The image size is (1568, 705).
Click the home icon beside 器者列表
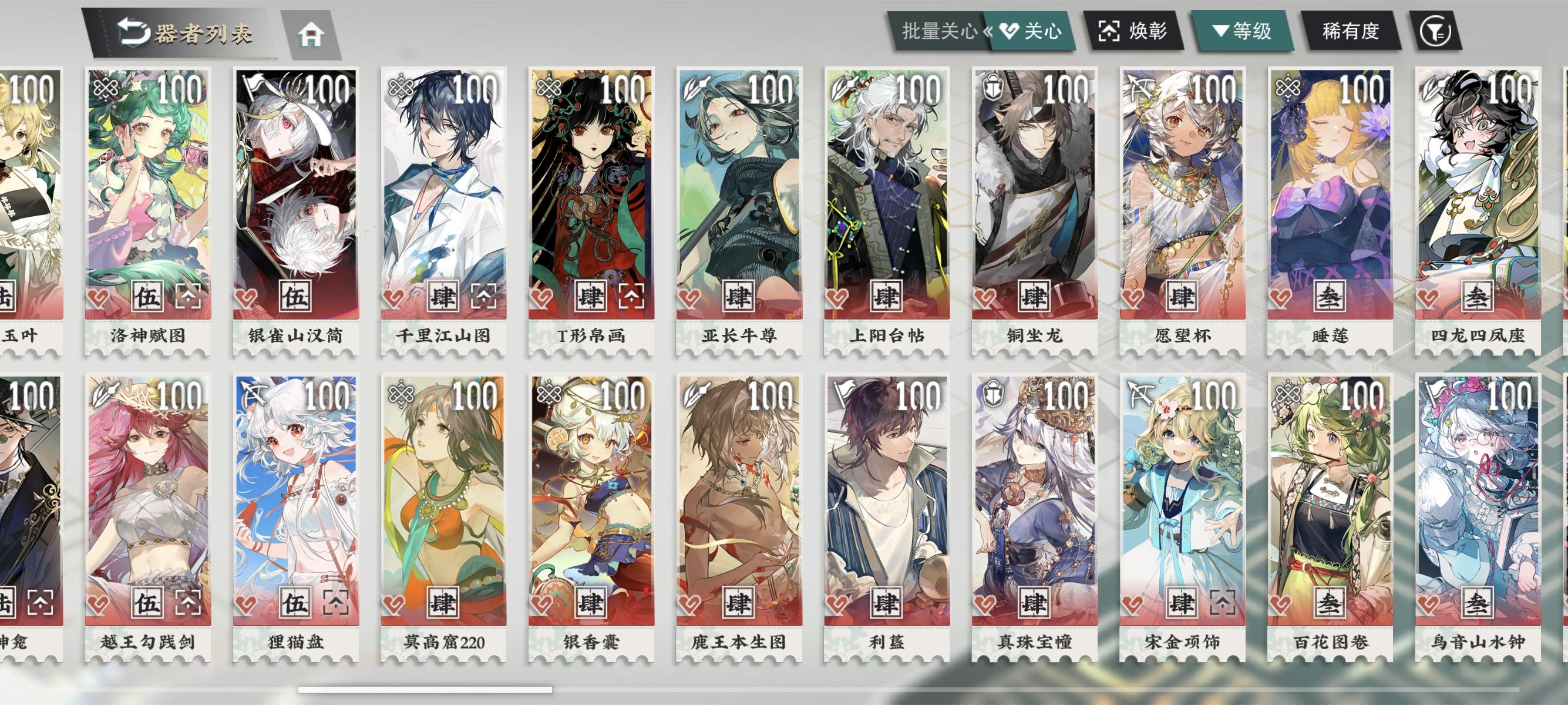[x=314, y=35]
